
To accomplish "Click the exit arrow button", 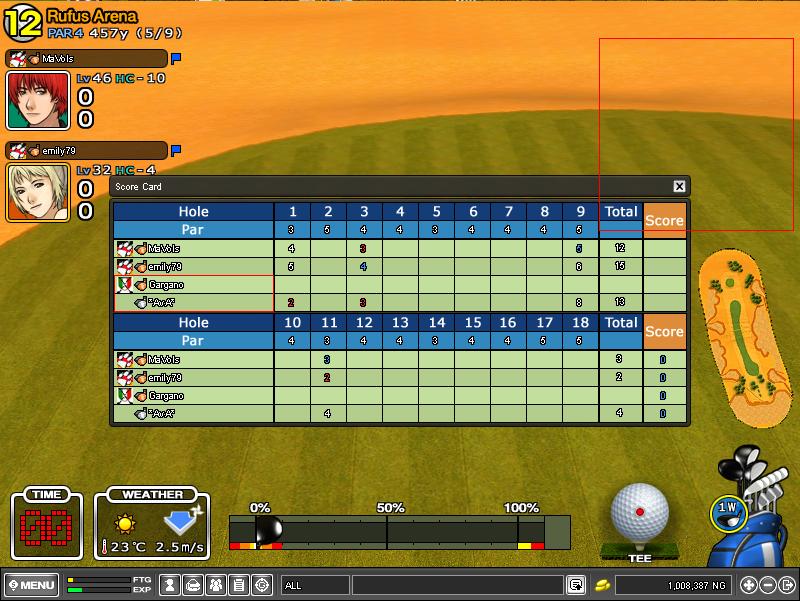I will (787, 585).
